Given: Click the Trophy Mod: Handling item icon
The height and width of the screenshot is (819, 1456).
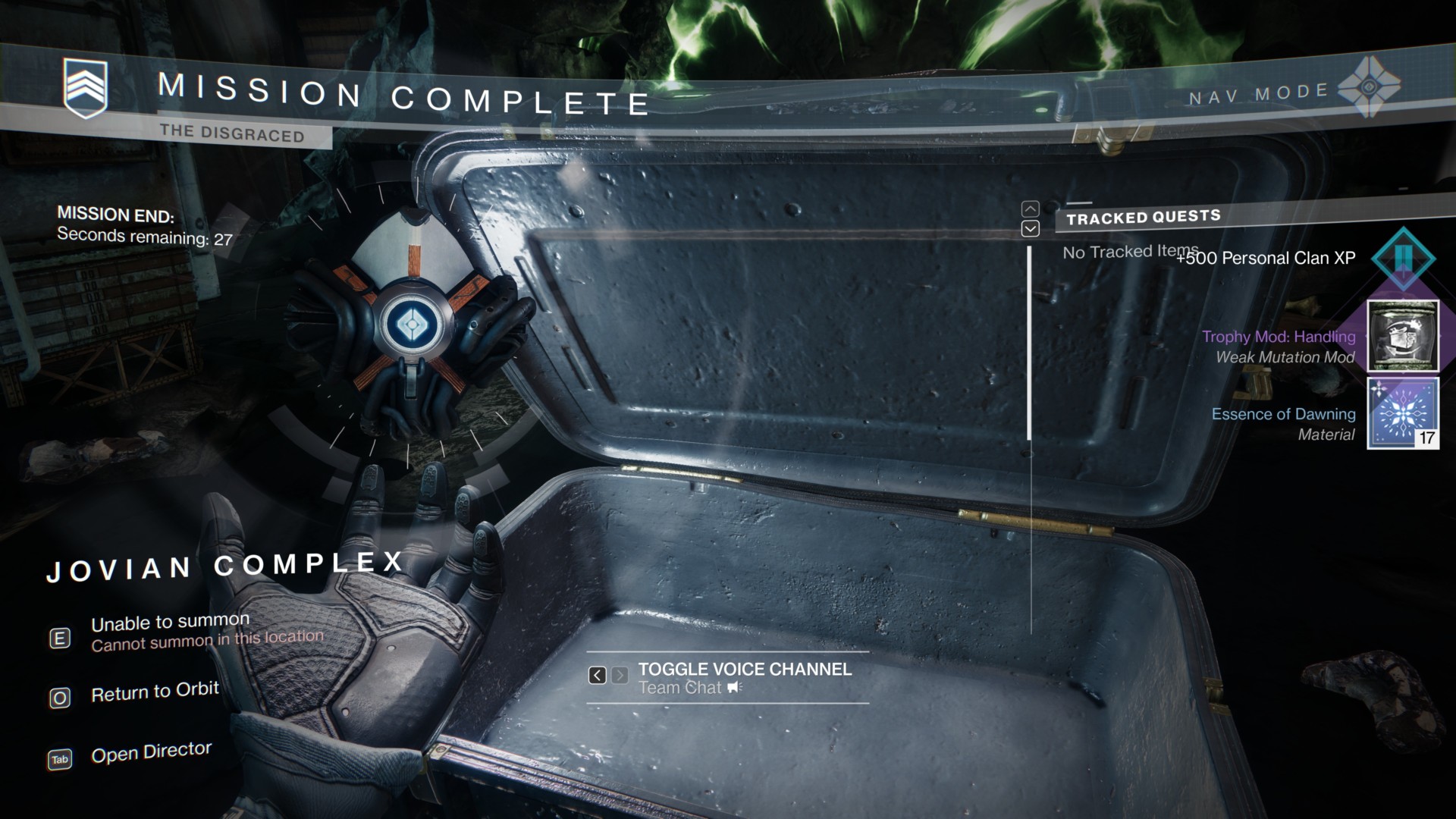Looking at the screenshot, I should point(1402,336).
